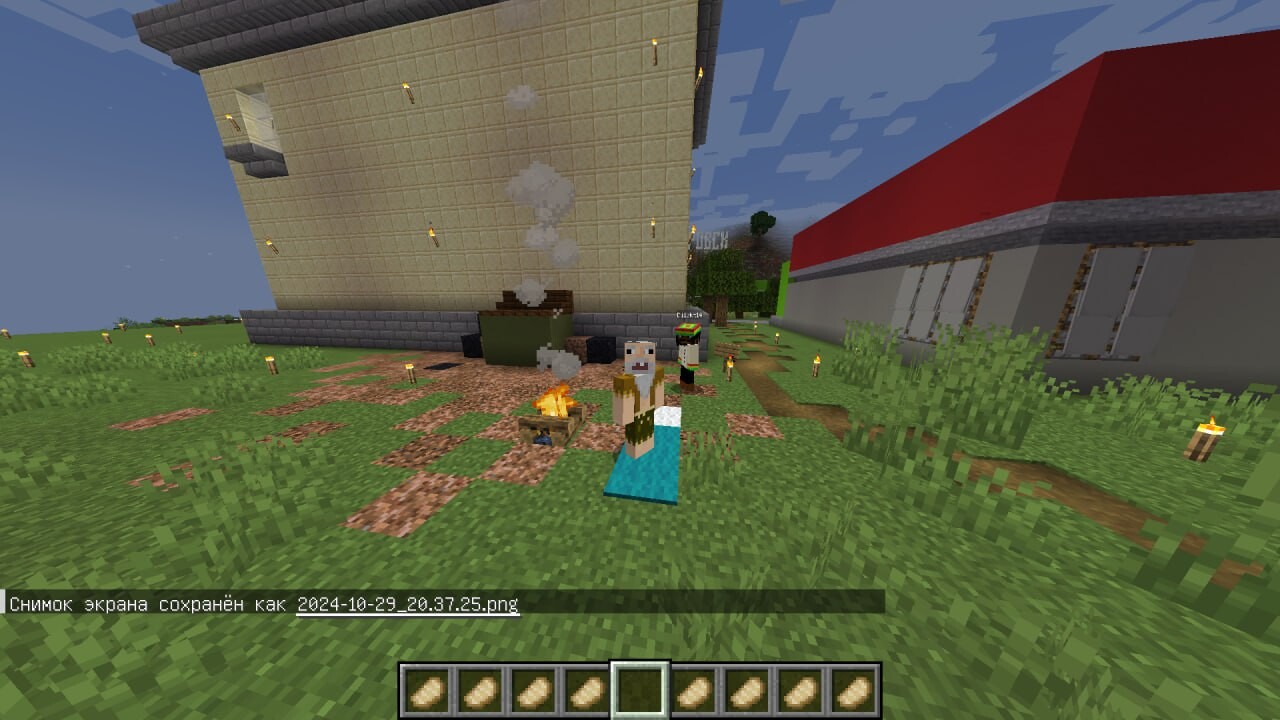Screen dimensions: 1280x720
Task: Click the bread in the eighth hotbar slot
Action: (802, 690)
